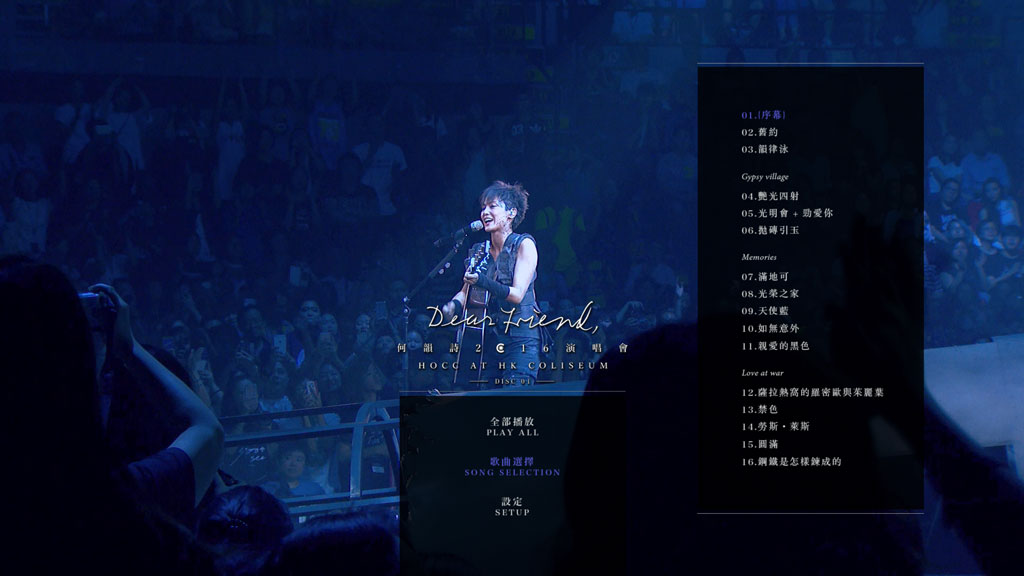Select track 12 薩拉熱窩的羅密歐與茱麗葉

click(x=812, y=392)
